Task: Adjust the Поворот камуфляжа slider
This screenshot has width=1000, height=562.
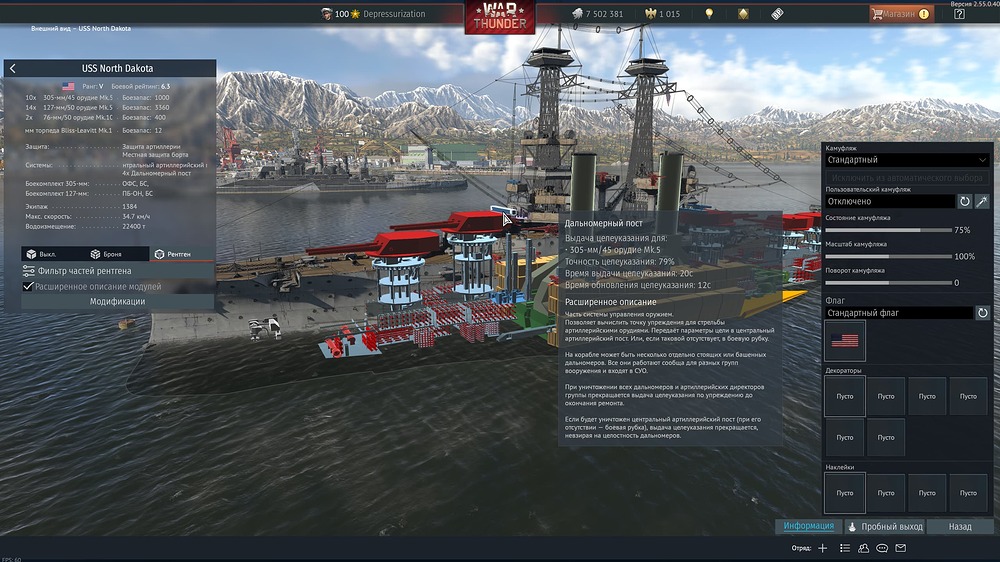Action: tap(886, 283)
